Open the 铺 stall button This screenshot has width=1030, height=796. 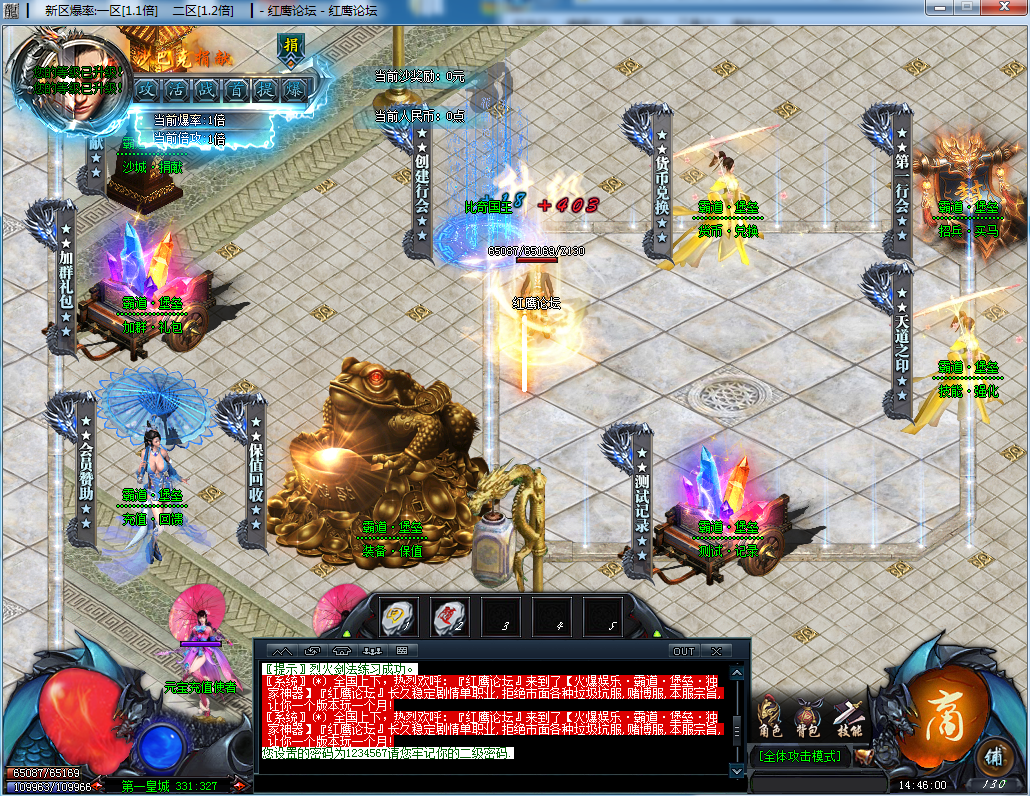[x=991, y=755]
